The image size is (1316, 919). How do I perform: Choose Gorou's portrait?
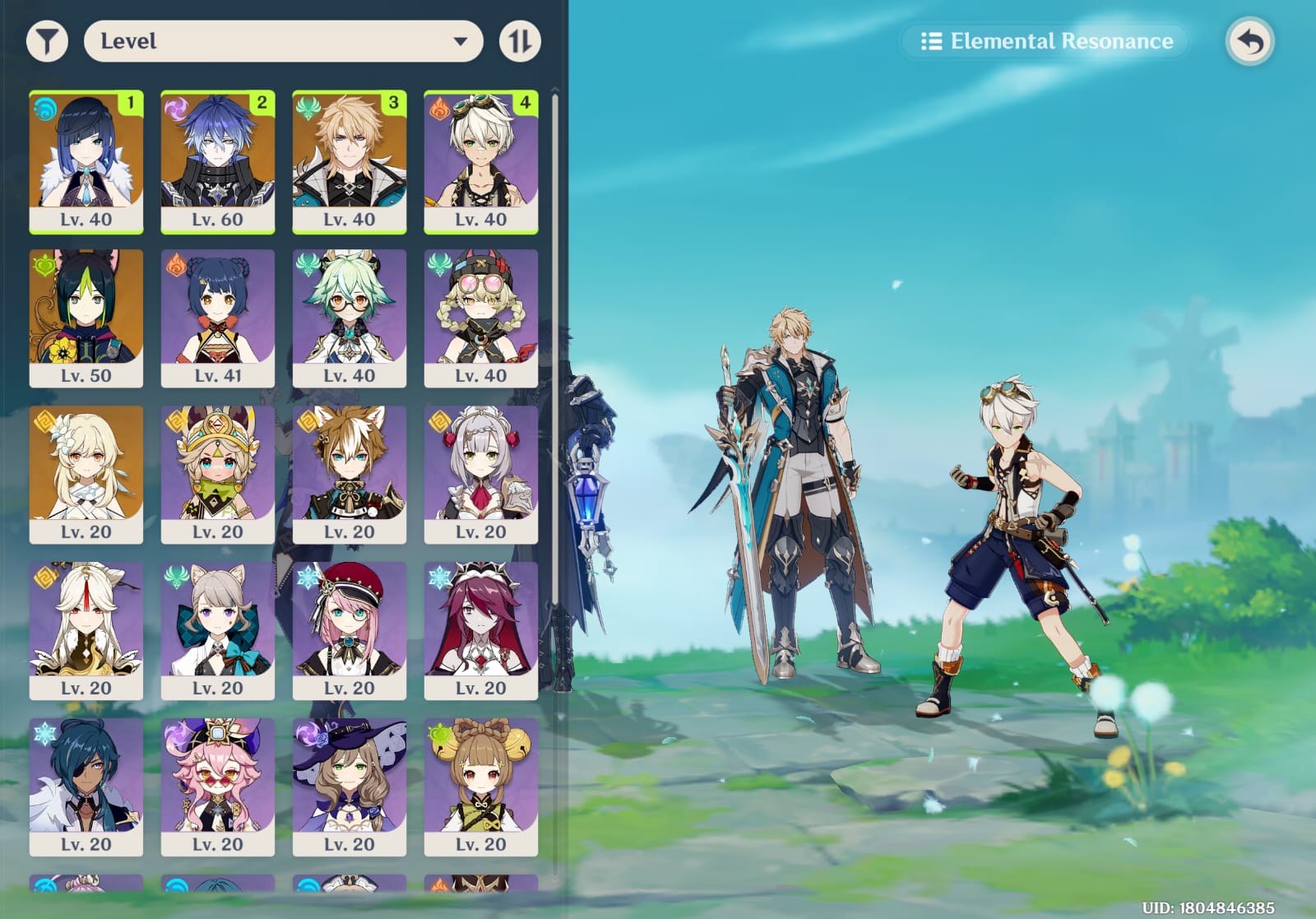(x=350, y=474)
